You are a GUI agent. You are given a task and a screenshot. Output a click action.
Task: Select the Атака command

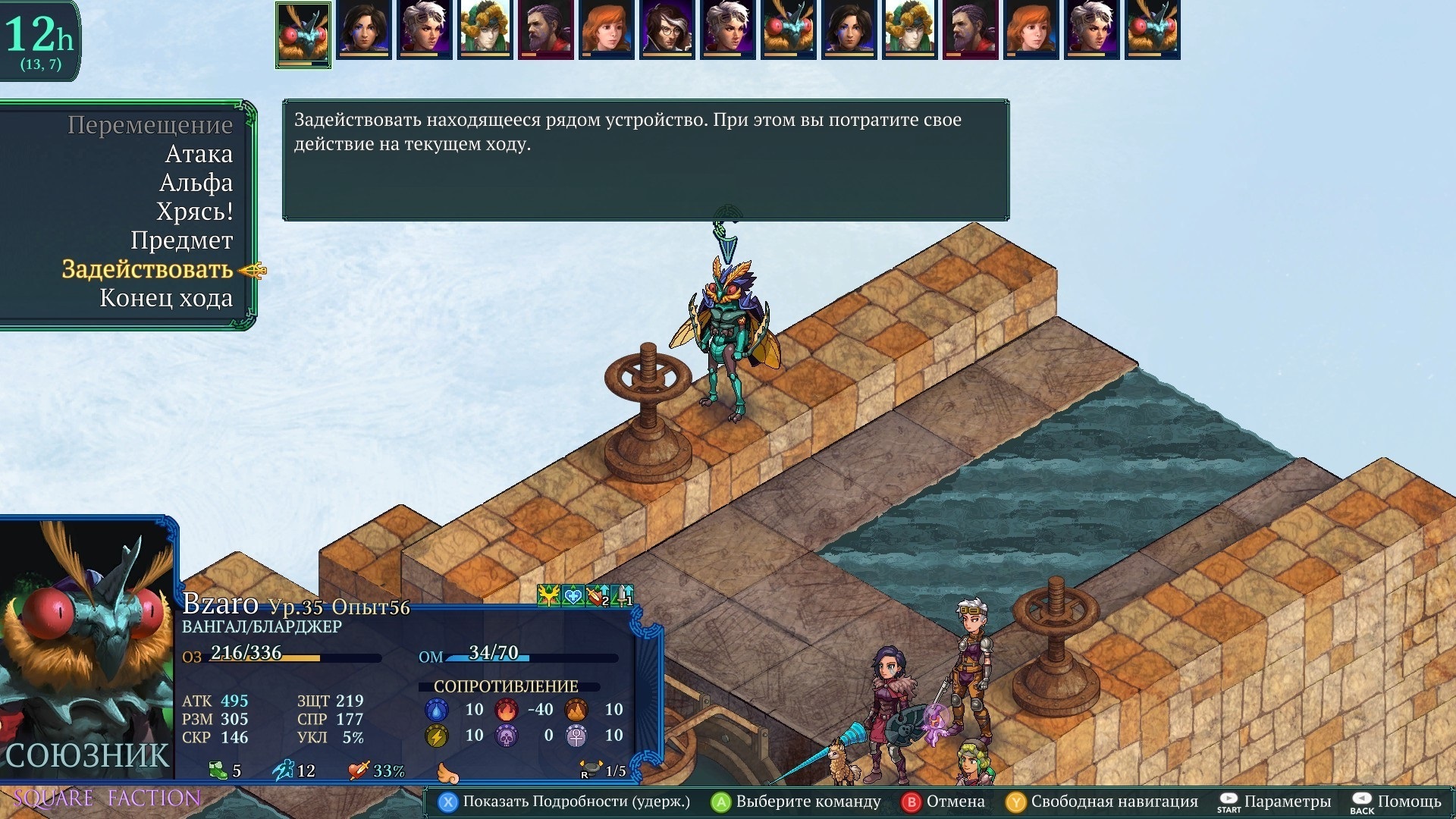[199, 154]
